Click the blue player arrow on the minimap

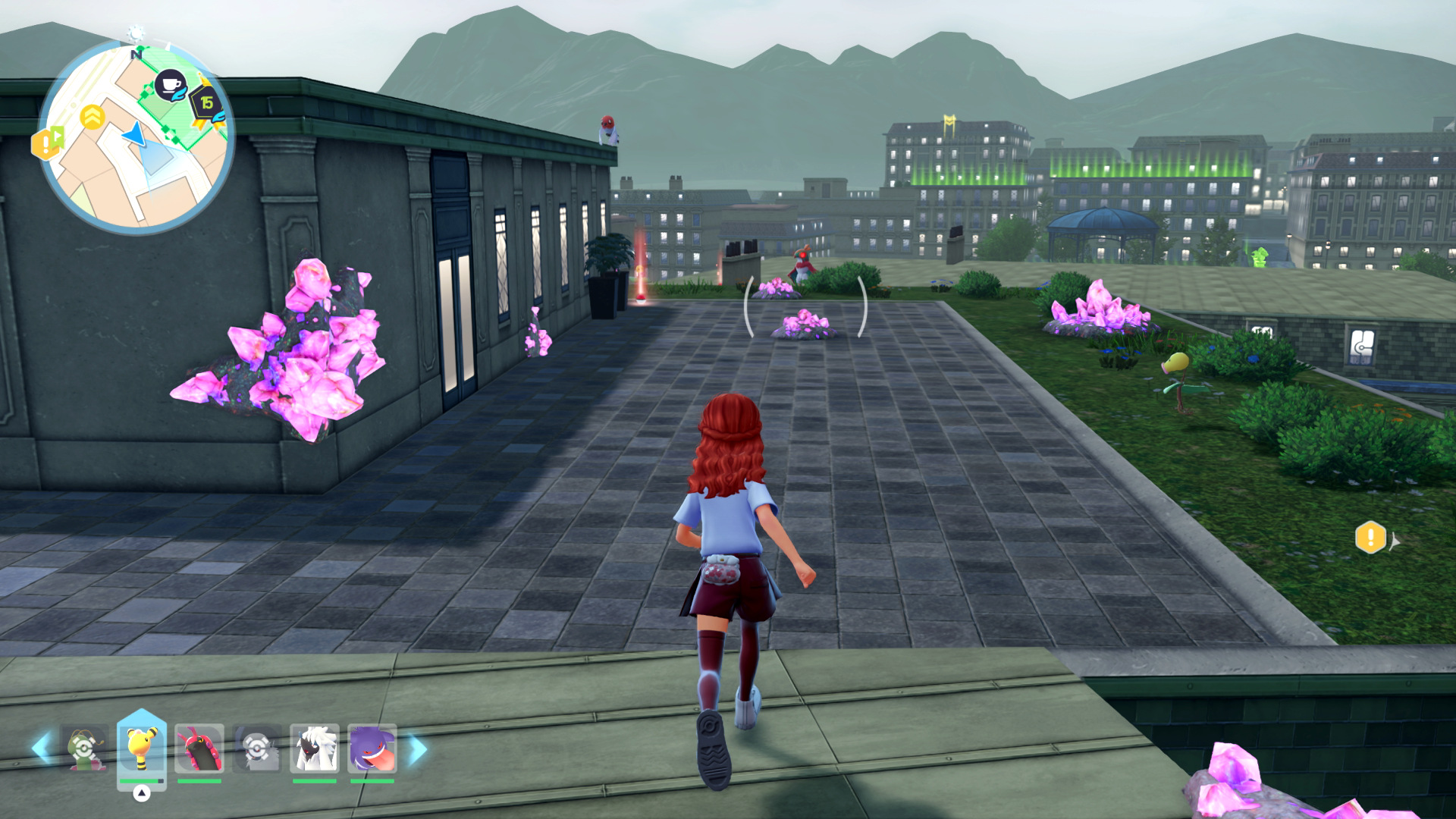pos(135,135)
